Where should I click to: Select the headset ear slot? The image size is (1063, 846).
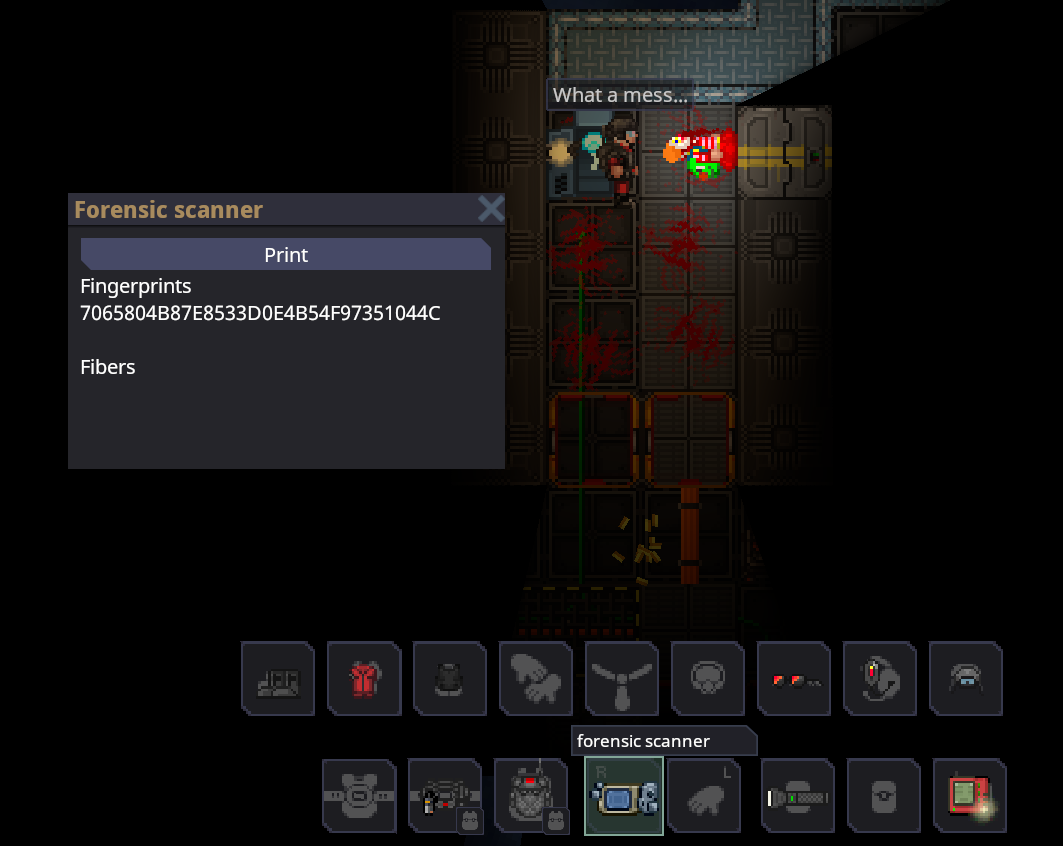[880, 679]
